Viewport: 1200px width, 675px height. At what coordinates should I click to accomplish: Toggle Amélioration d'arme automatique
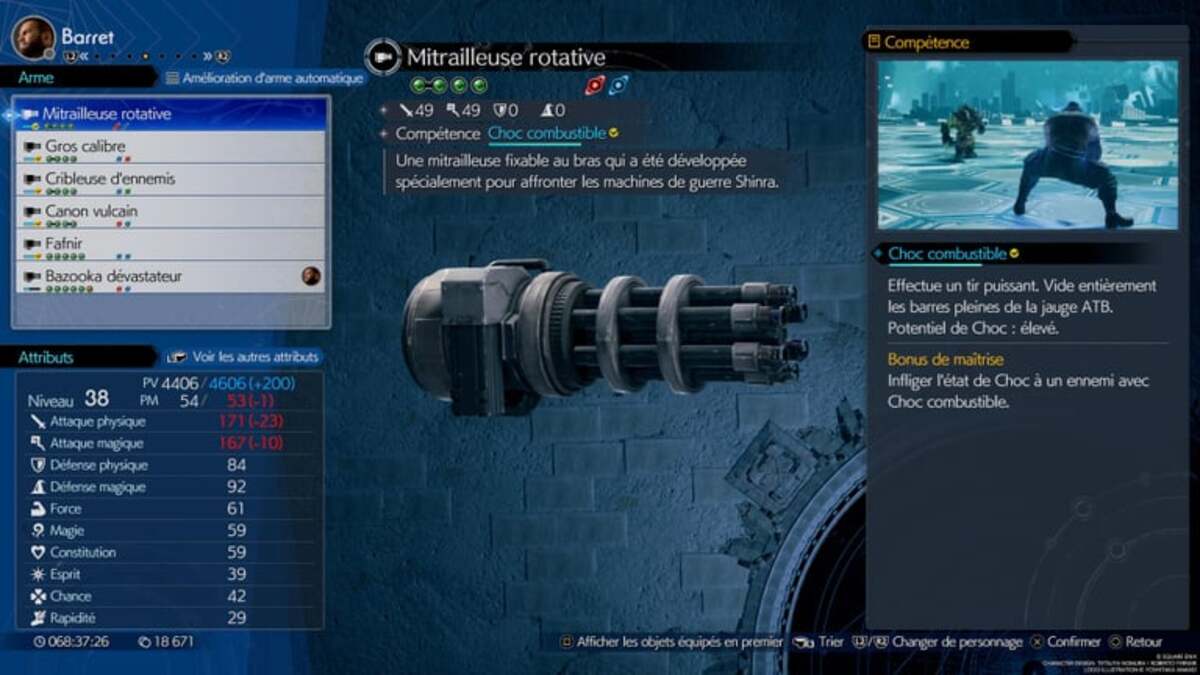tap(264, 78)
